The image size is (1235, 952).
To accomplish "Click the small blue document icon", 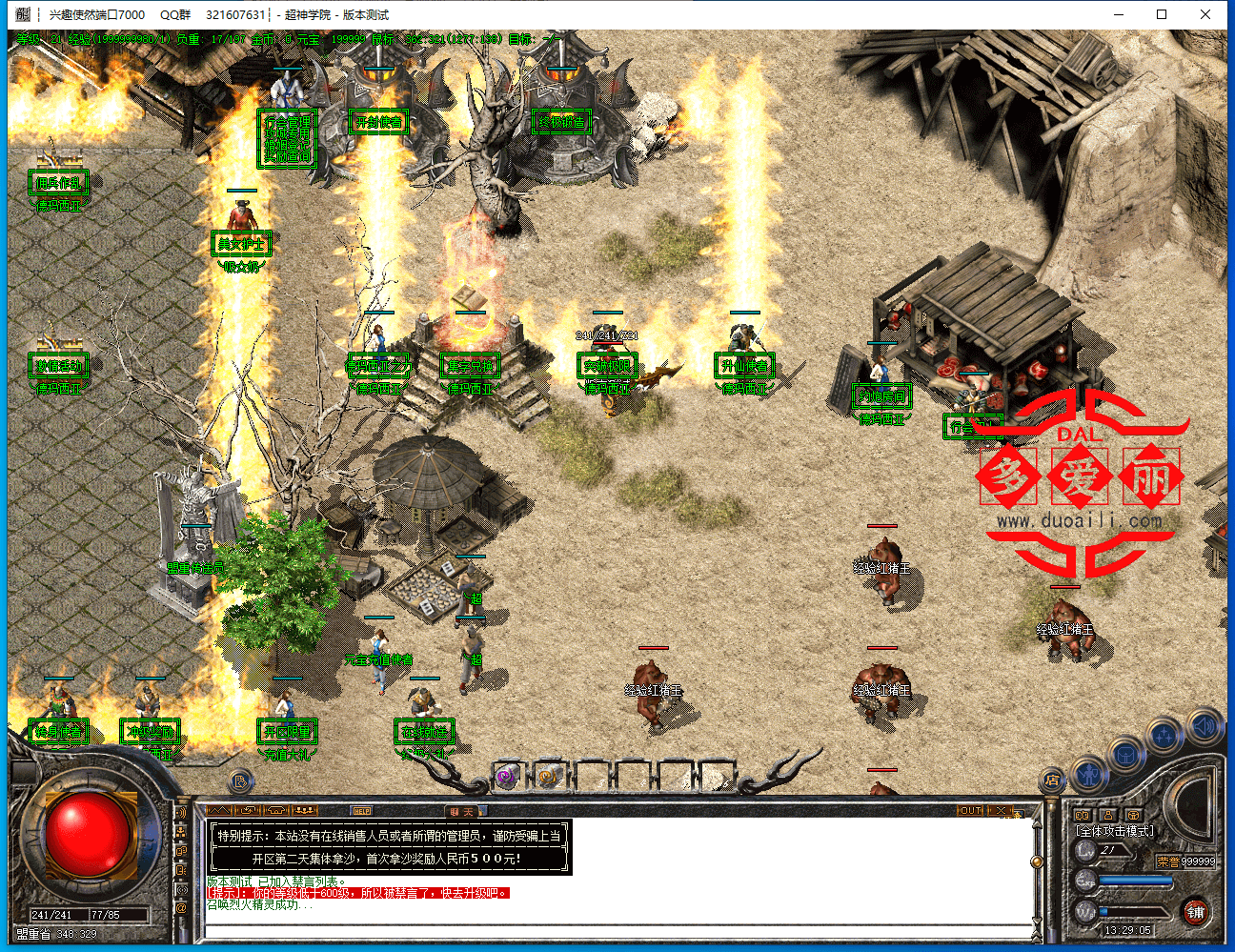I will point(240,782).
